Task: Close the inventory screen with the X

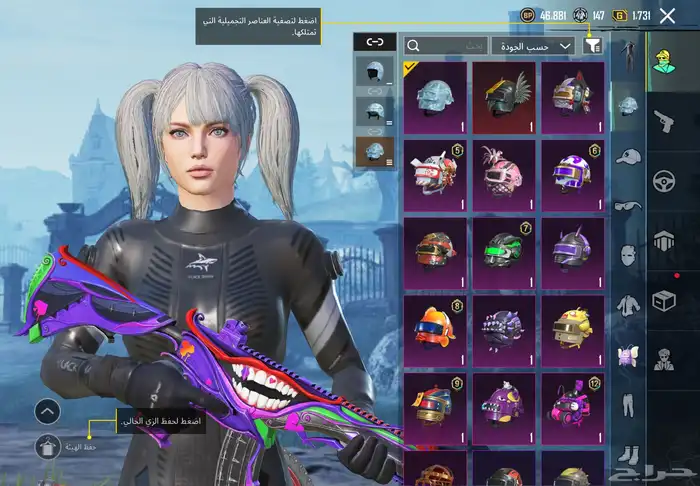Action: click(667, 16)
